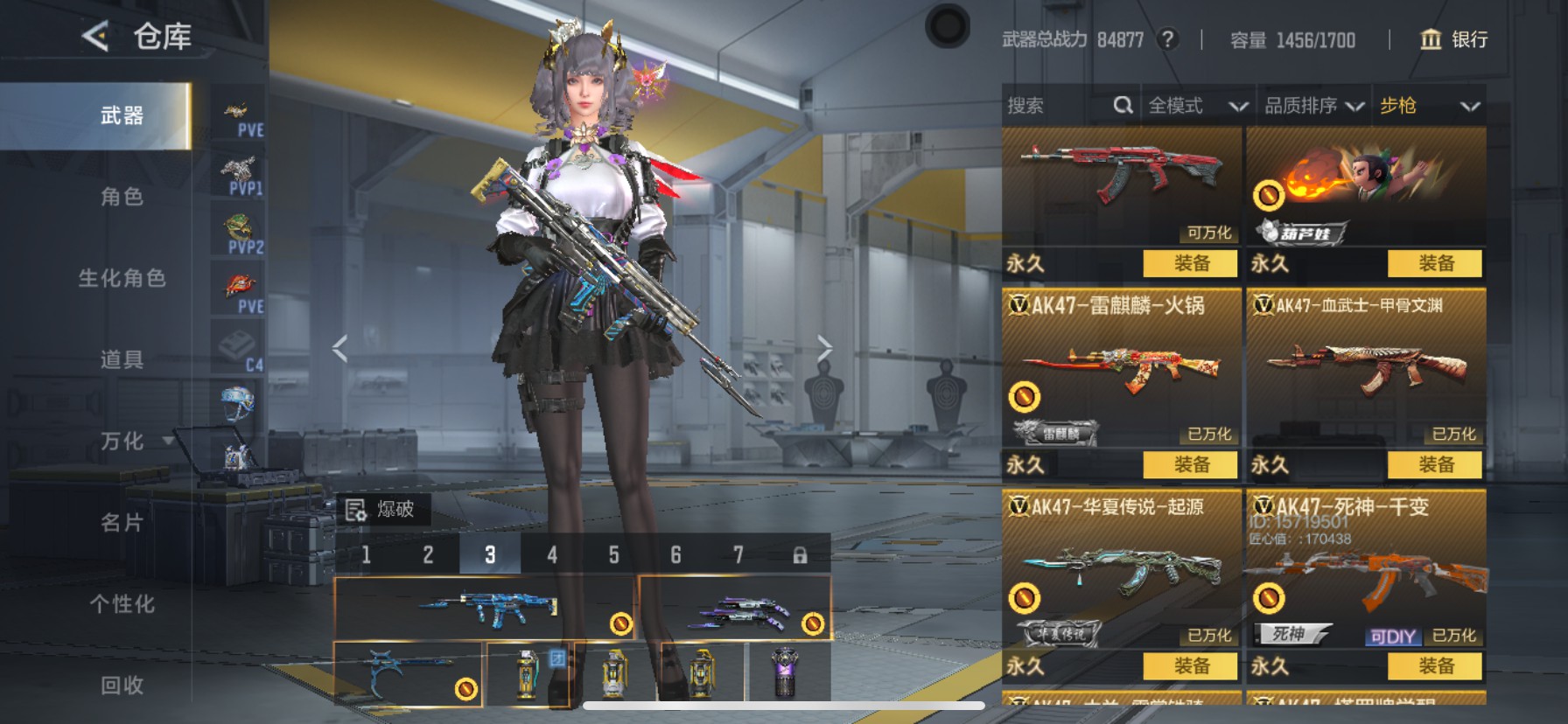This screenshot has height=724, width=1568.
Task: Go back using the arrow beside 仓库
Action: coord(95,37)
